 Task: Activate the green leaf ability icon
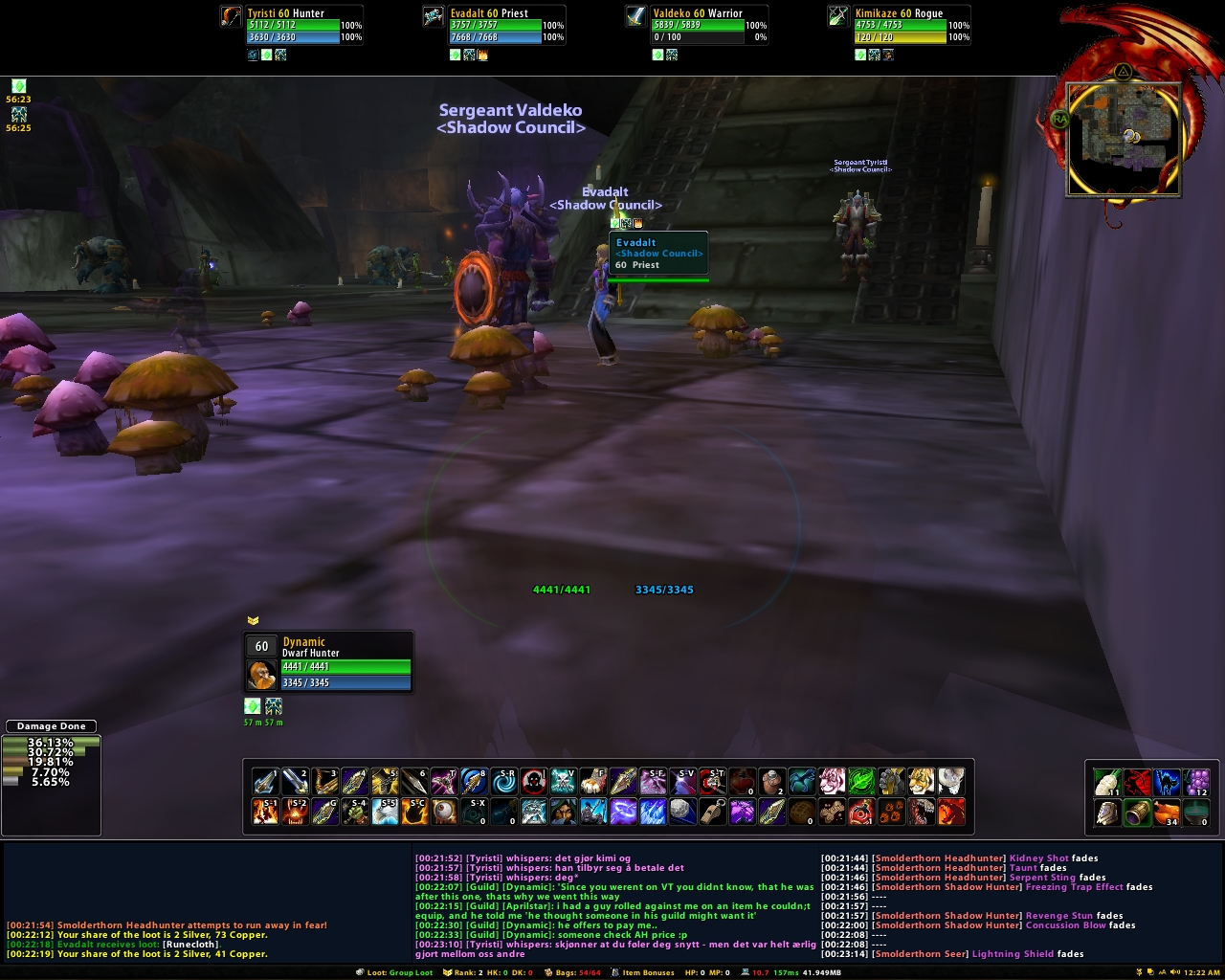coord(860,782)
